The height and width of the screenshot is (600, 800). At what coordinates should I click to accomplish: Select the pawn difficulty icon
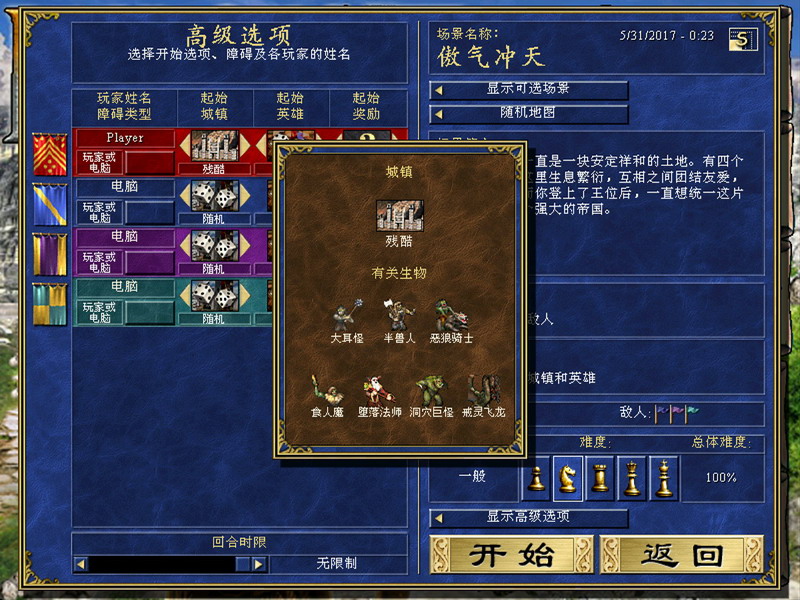tap(537, 478)
